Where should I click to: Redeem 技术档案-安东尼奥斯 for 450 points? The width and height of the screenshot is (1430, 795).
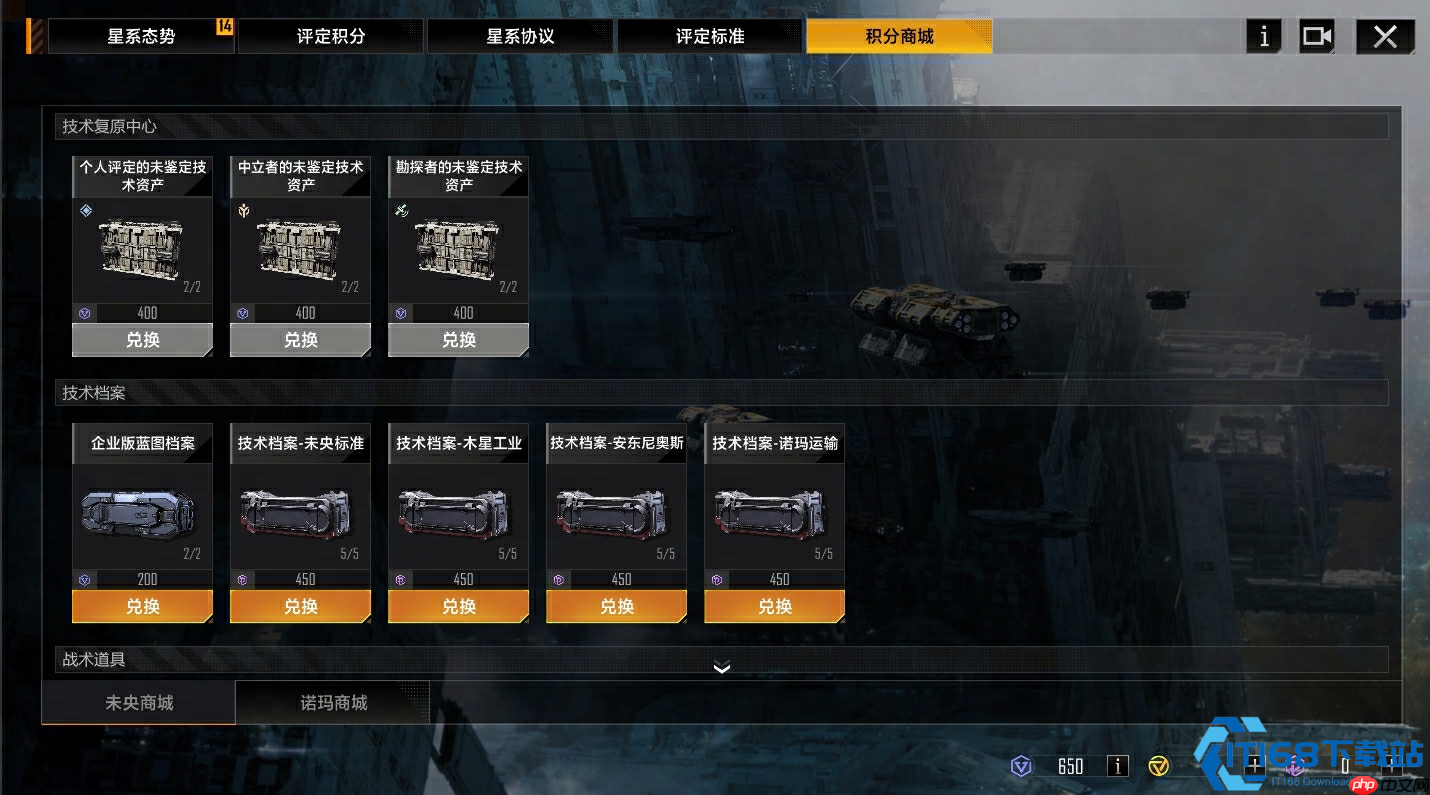[x=616, y=606]
